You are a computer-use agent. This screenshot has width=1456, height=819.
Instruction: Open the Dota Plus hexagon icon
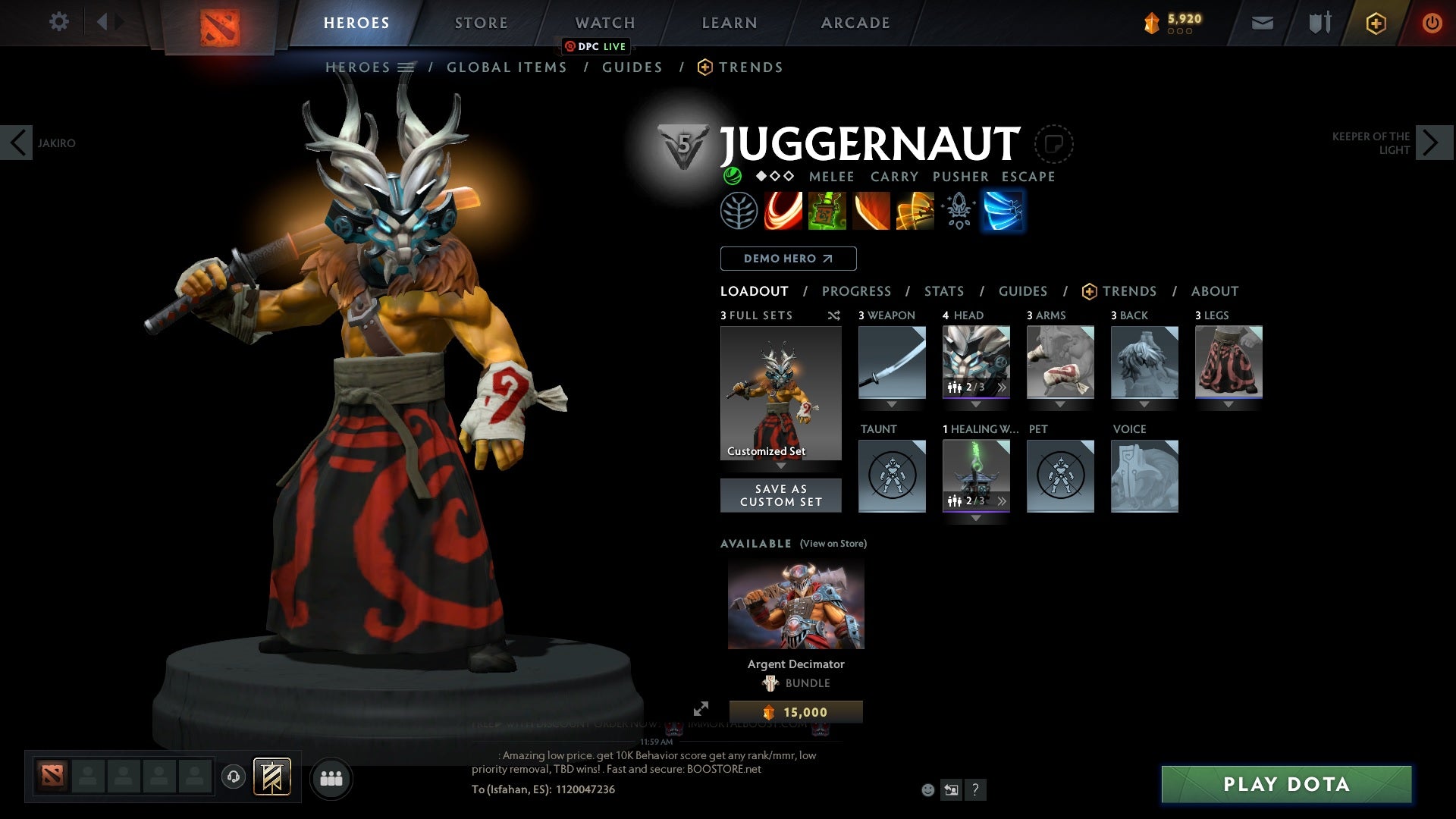[x=1375, y=22]
